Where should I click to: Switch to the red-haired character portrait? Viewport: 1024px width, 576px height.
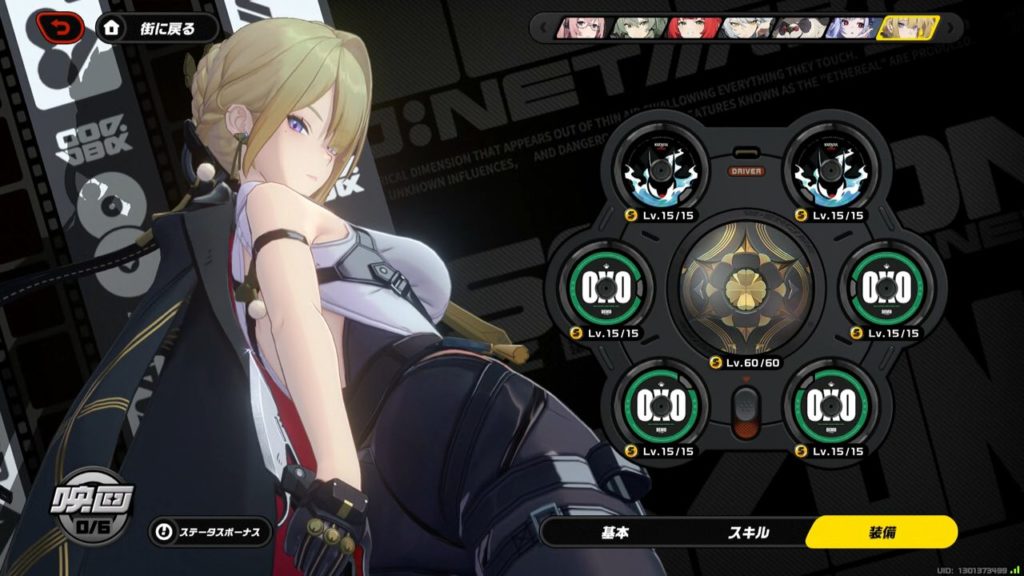pos(688,27)
